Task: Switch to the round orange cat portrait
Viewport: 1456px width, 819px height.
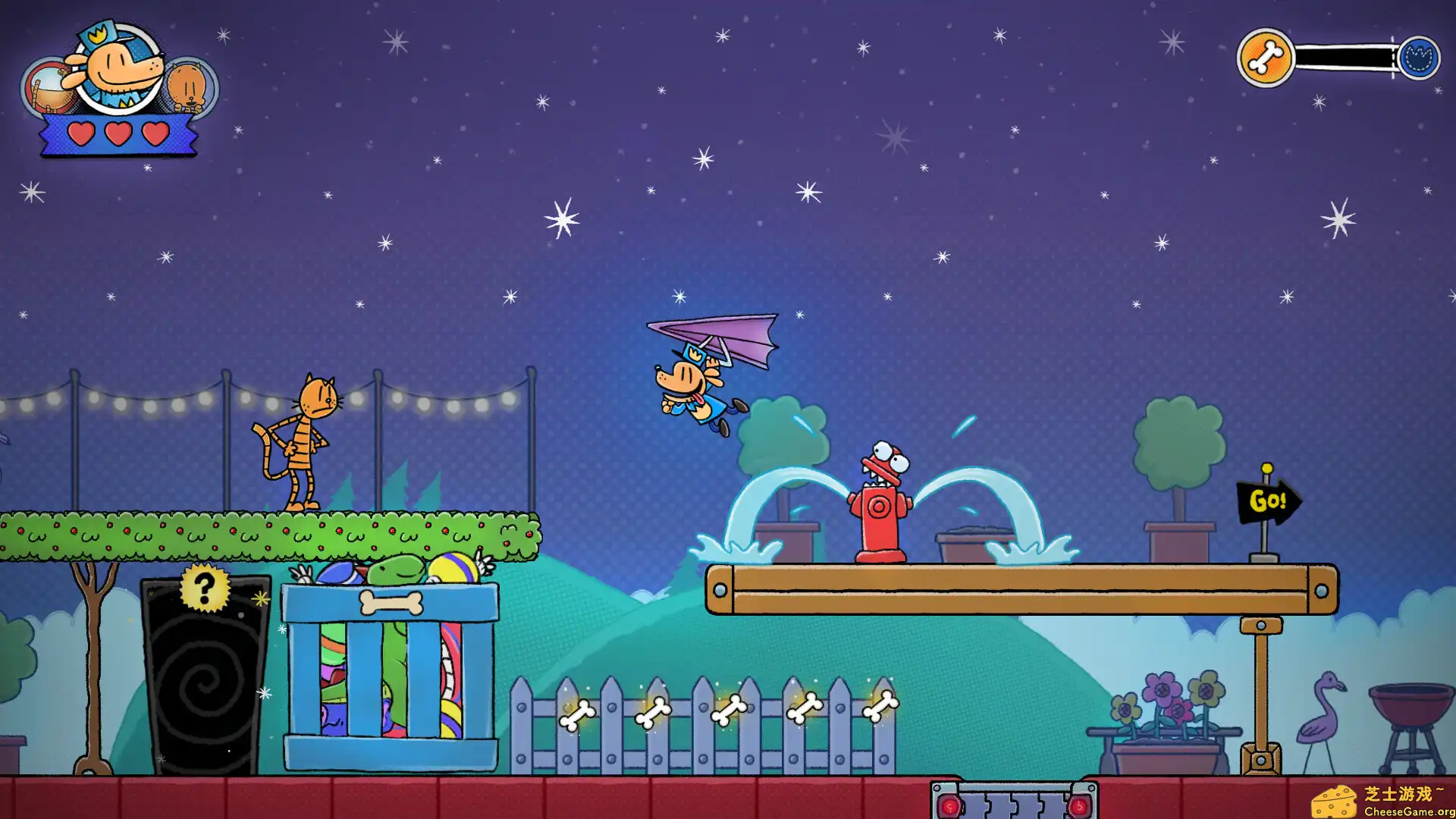Action: 190,86
